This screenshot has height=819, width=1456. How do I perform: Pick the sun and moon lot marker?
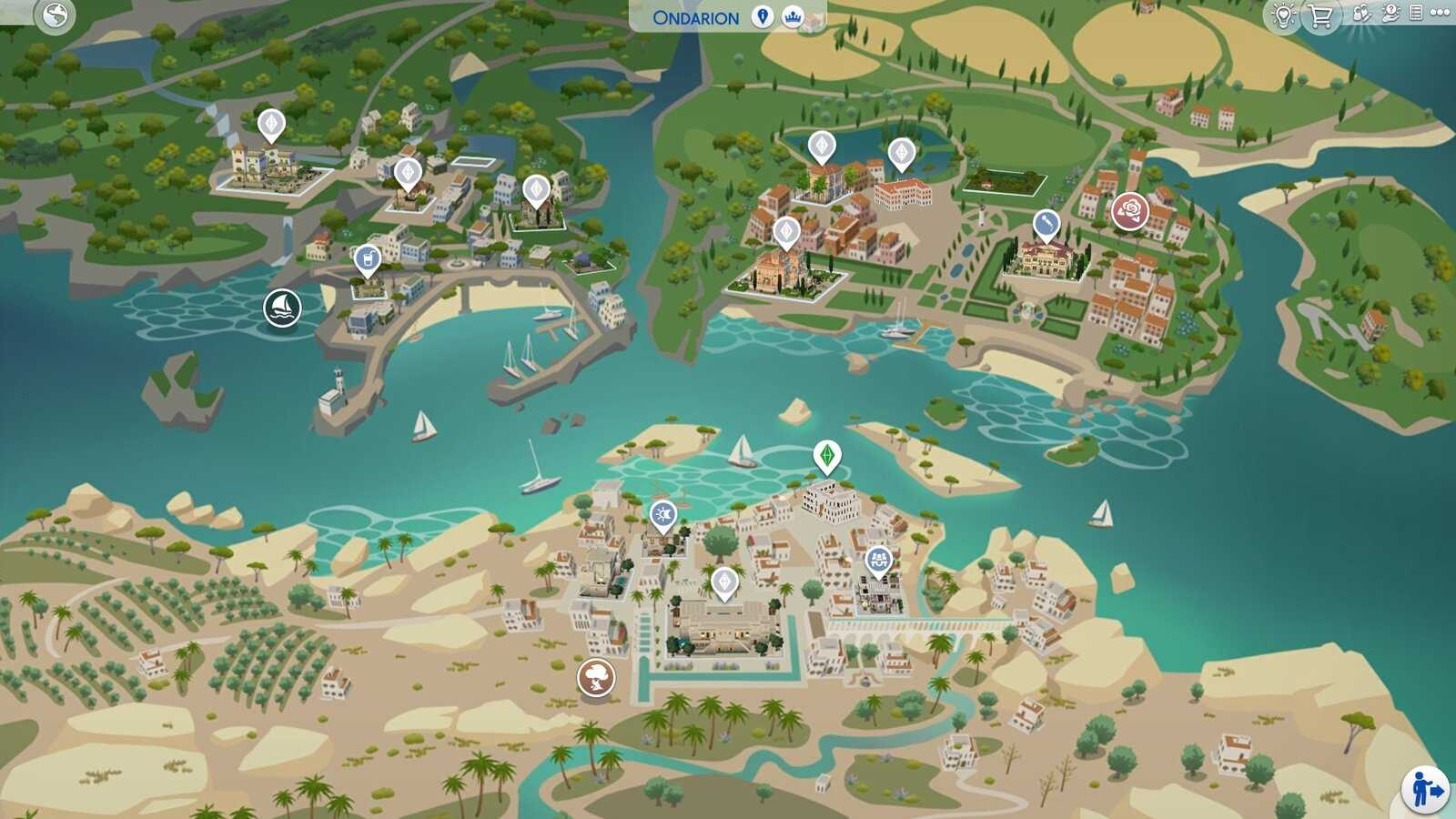662,516
